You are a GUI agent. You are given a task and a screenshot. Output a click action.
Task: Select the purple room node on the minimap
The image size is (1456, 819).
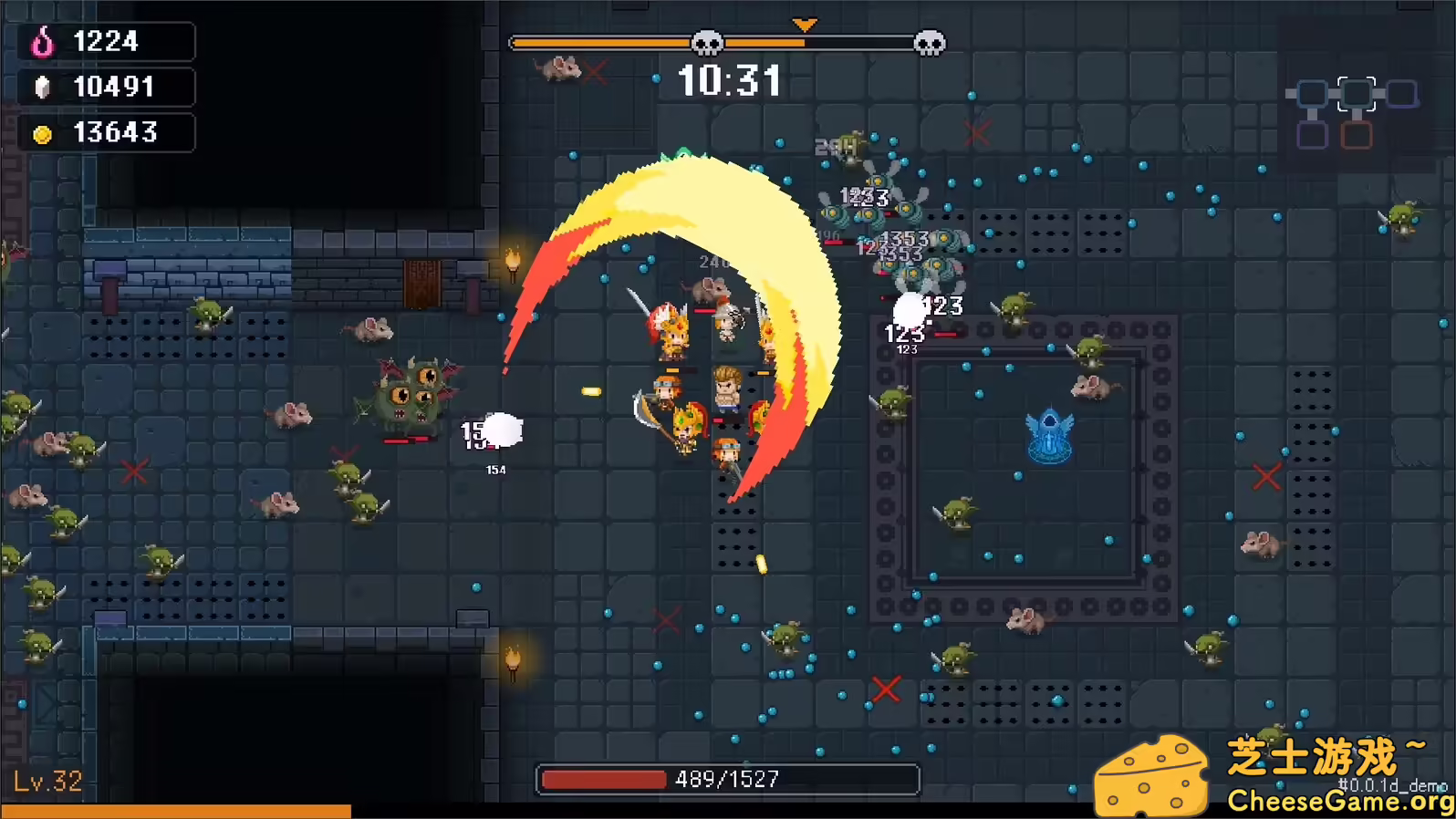(1313, 134)
